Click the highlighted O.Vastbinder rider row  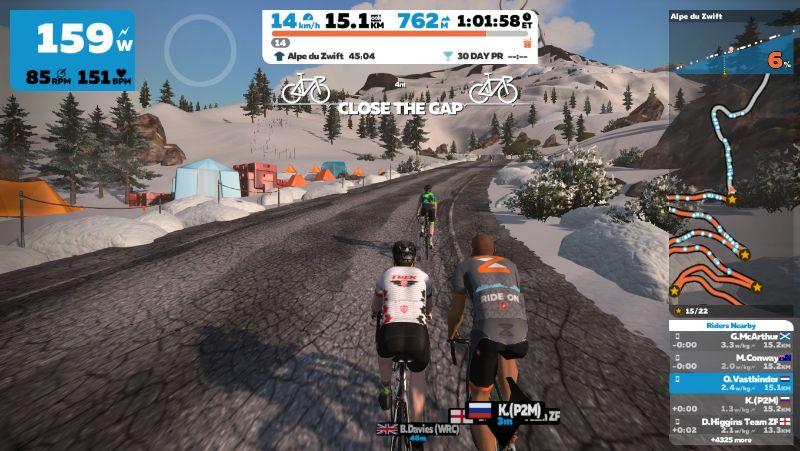pyautogui.click(x=733, y=383)
